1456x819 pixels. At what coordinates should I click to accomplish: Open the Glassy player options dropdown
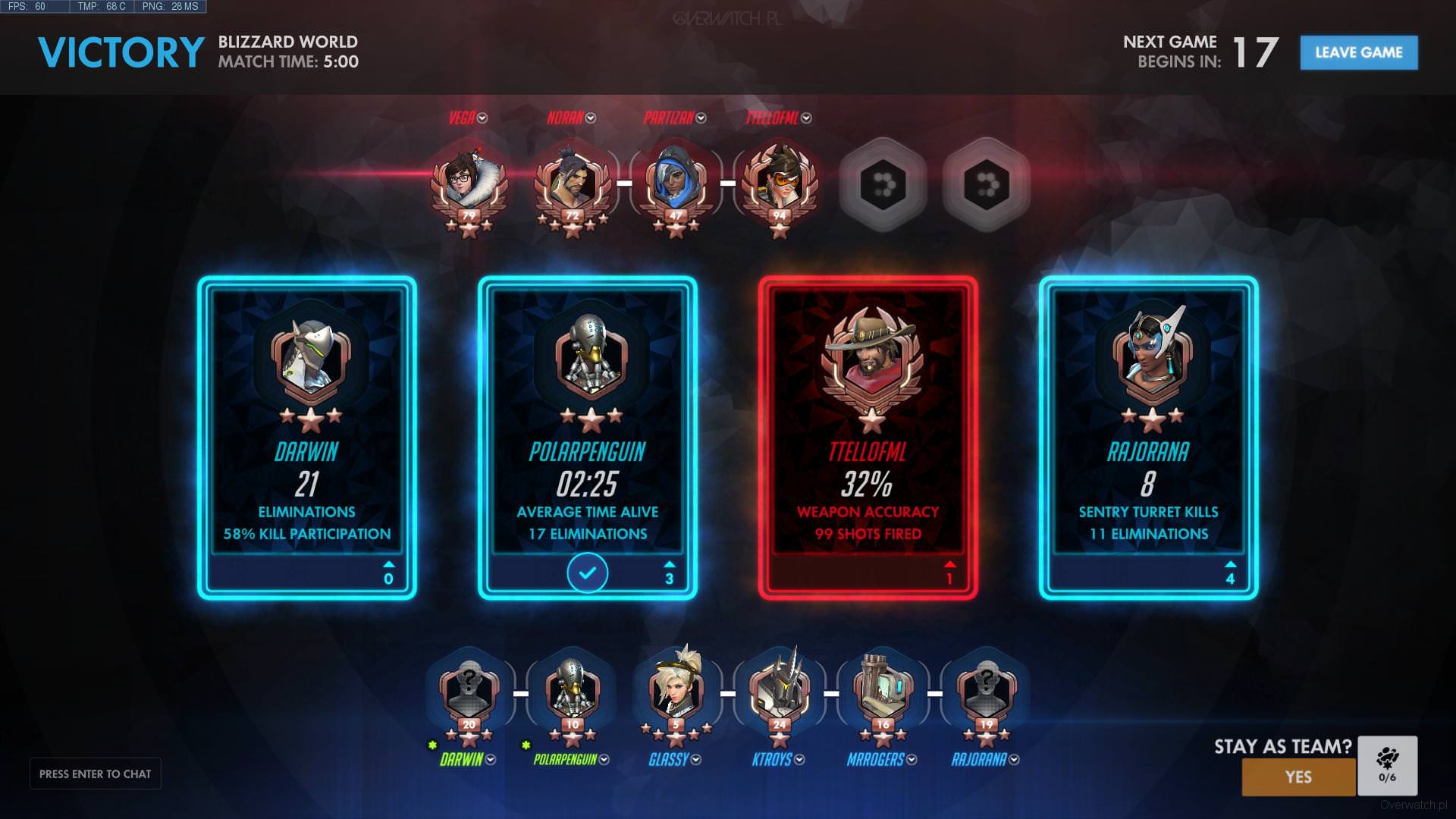click(696, 760)
